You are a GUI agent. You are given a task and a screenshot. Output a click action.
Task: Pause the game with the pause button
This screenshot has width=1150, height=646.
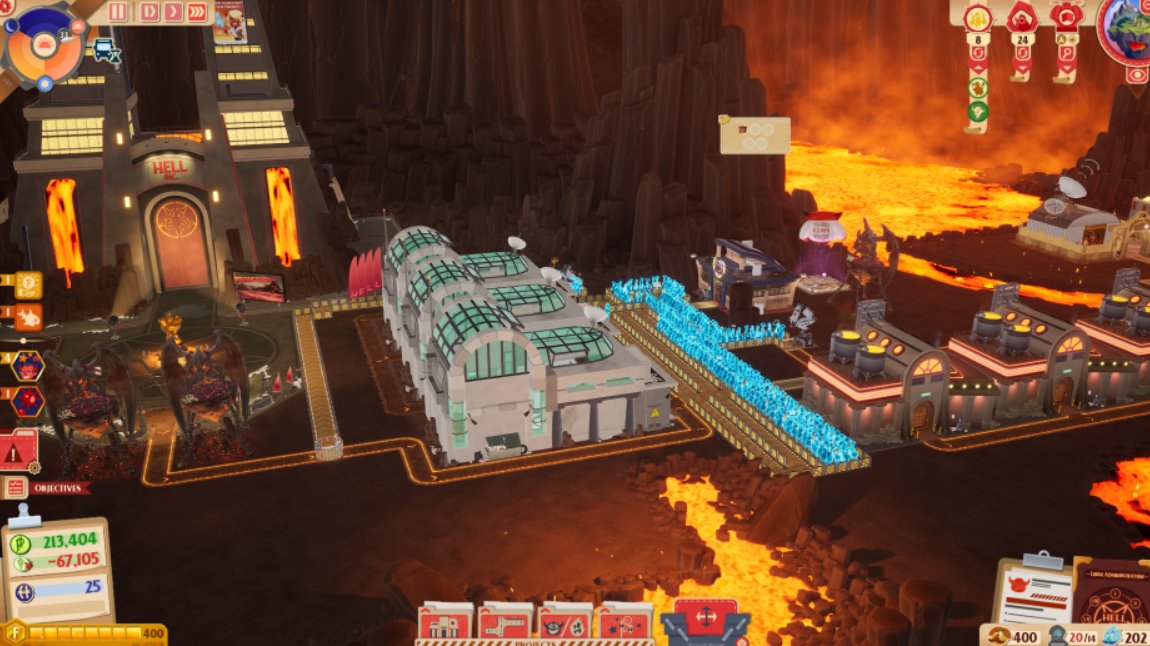[x=118, y=12]
